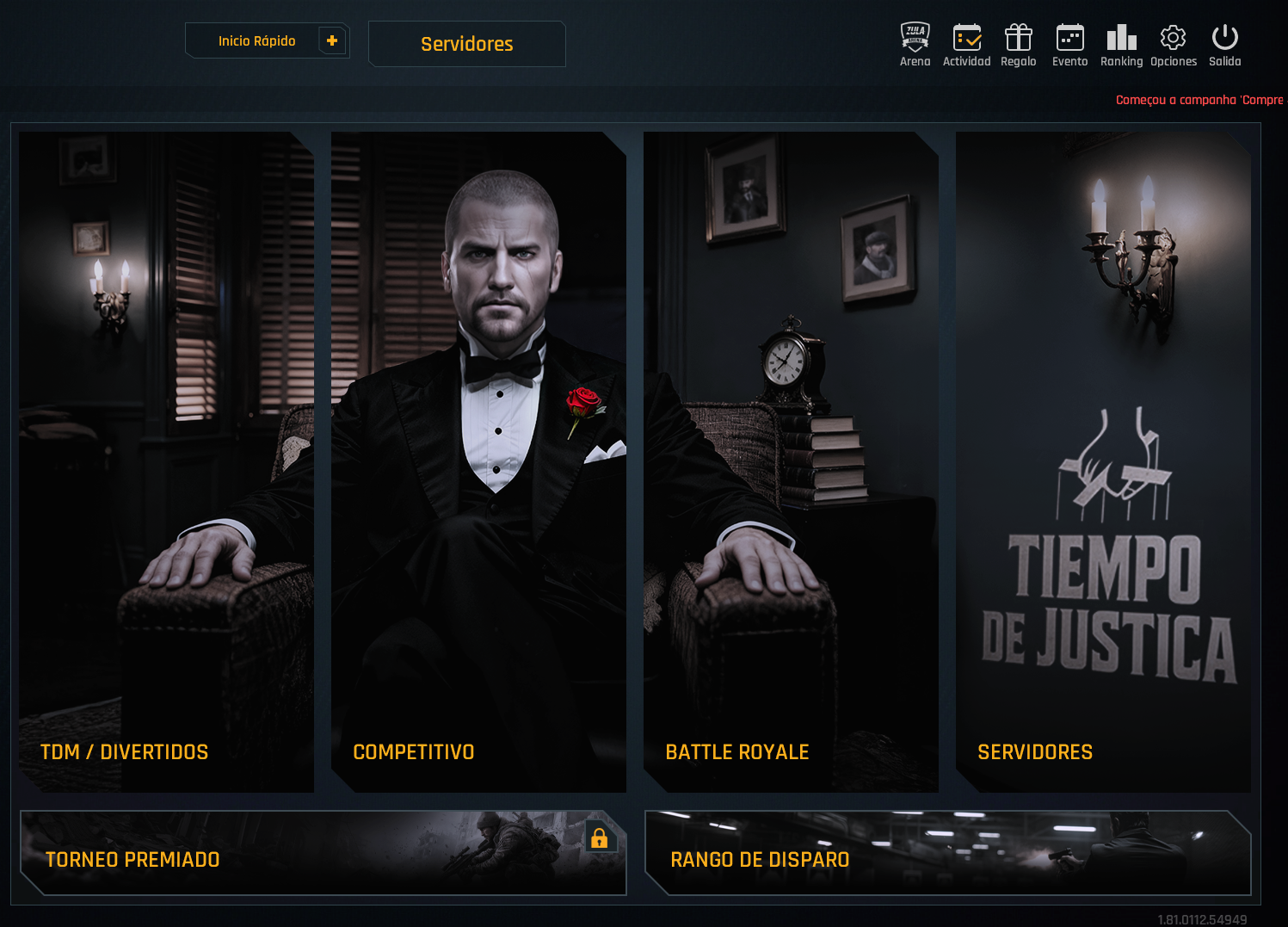This screenshot has width=1288, height=927.
Task: Open the Ranking leaderboard
Action: tap(1121, 45)
